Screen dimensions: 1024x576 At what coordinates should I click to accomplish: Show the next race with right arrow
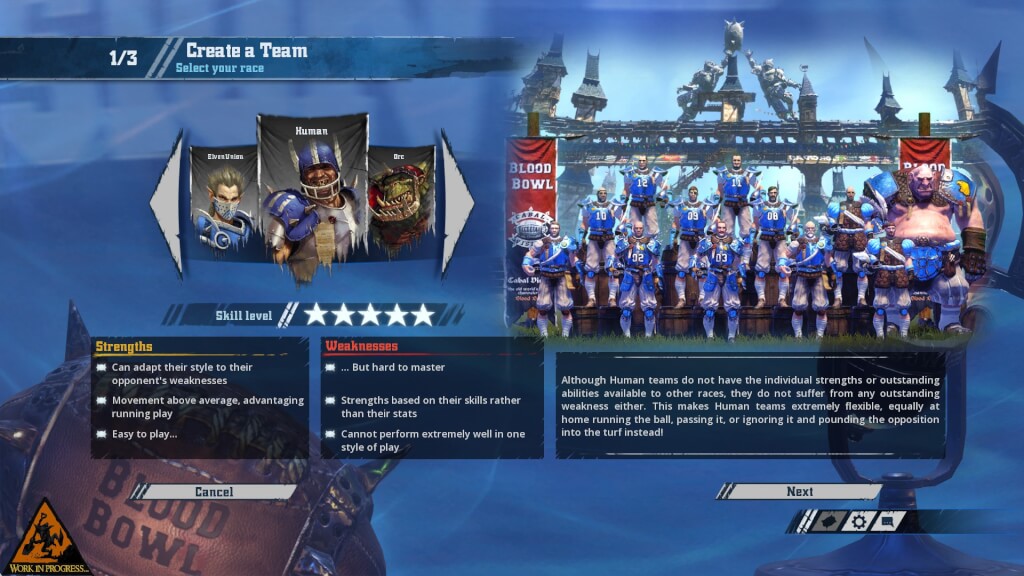(457, 203)
